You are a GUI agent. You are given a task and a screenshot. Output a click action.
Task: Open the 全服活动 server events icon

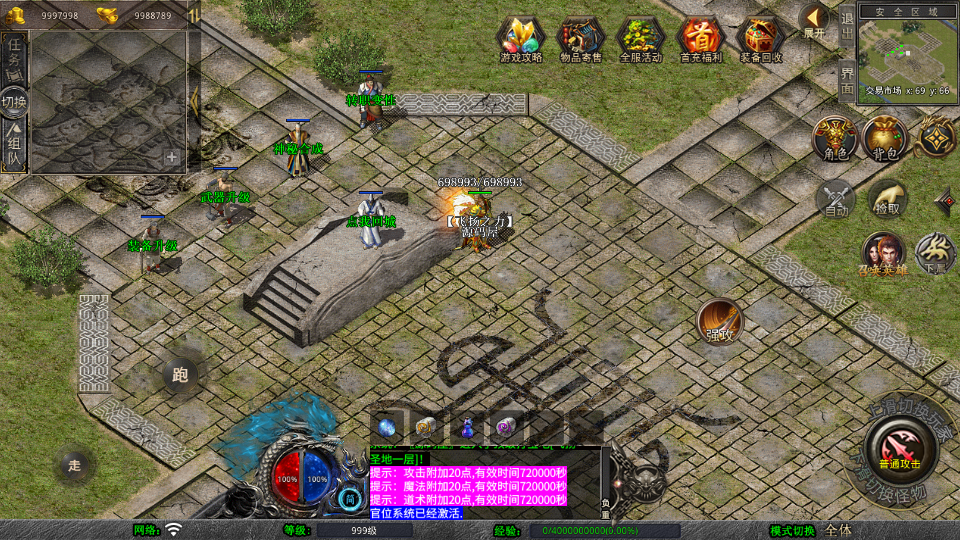pos(641,39)
